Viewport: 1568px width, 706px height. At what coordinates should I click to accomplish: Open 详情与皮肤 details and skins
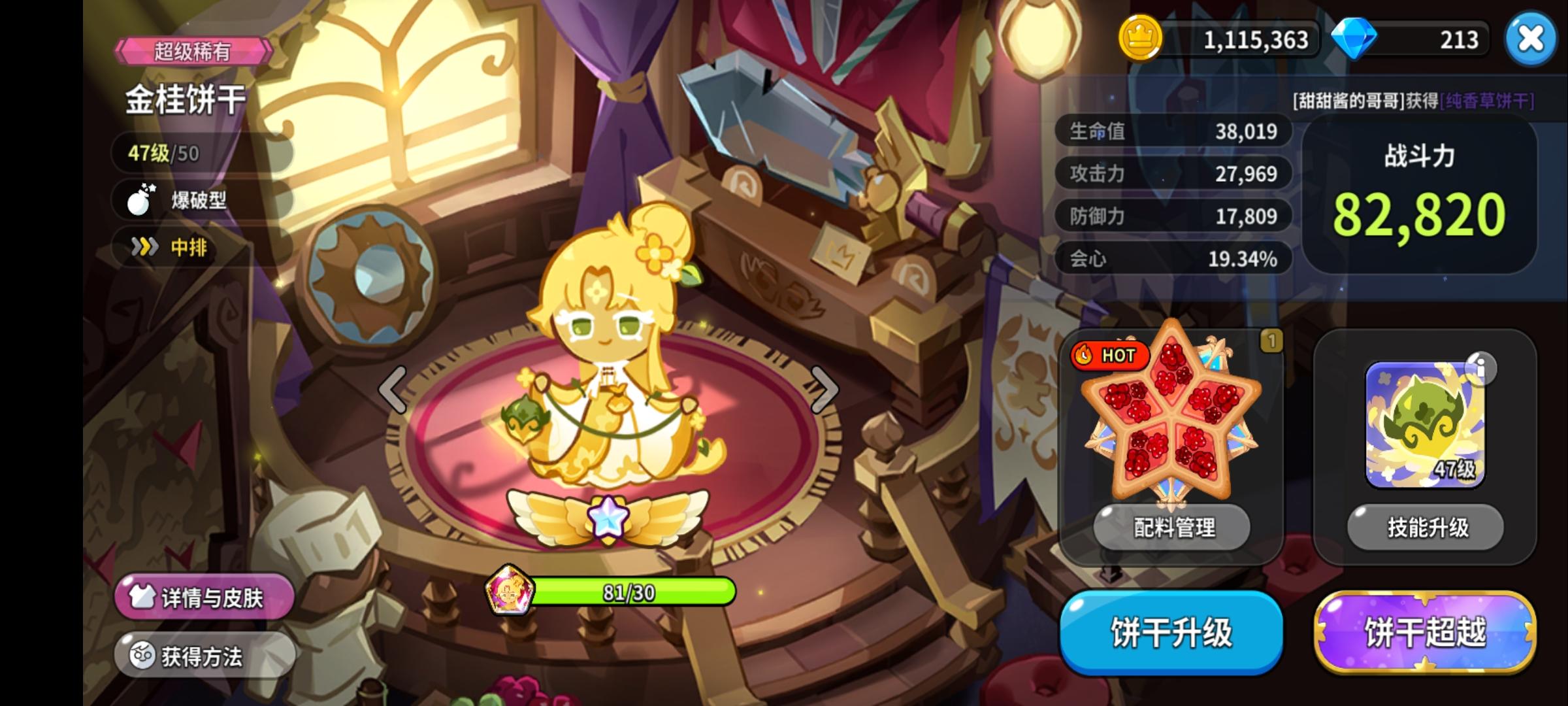203,596
